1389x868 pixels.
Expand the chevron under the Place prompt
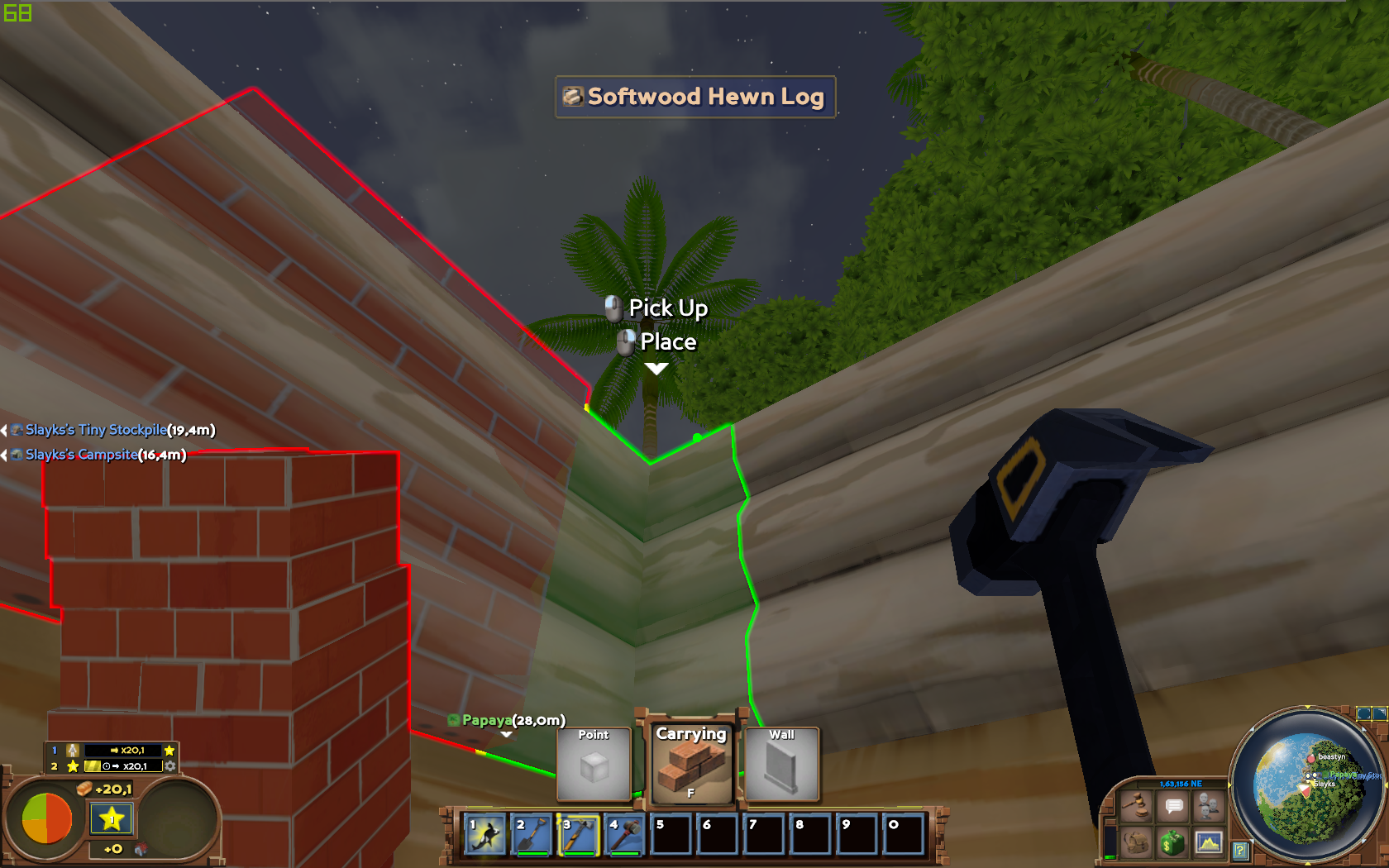pyautogui.click(x=656, y=370)
